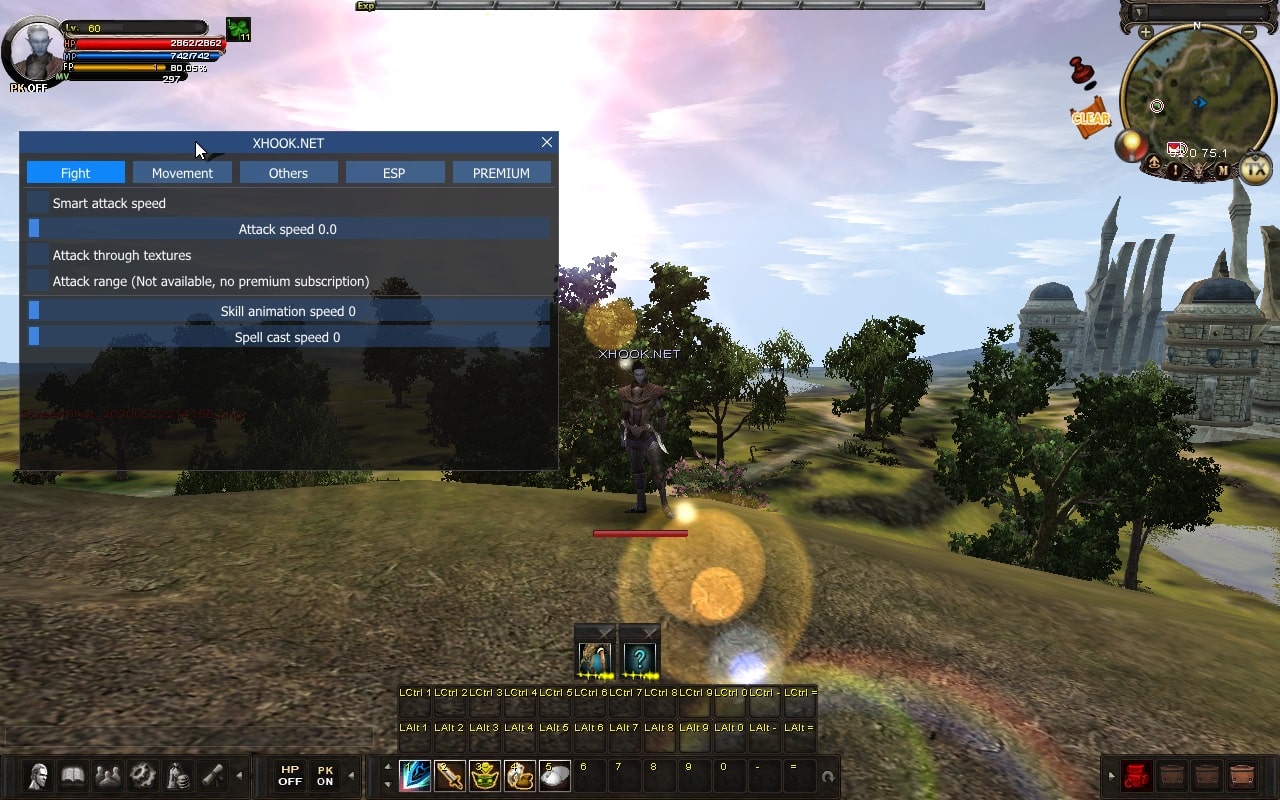Open the skills book icon
Viewport: 1280px width, 800px height.
[x=73, y=775]
